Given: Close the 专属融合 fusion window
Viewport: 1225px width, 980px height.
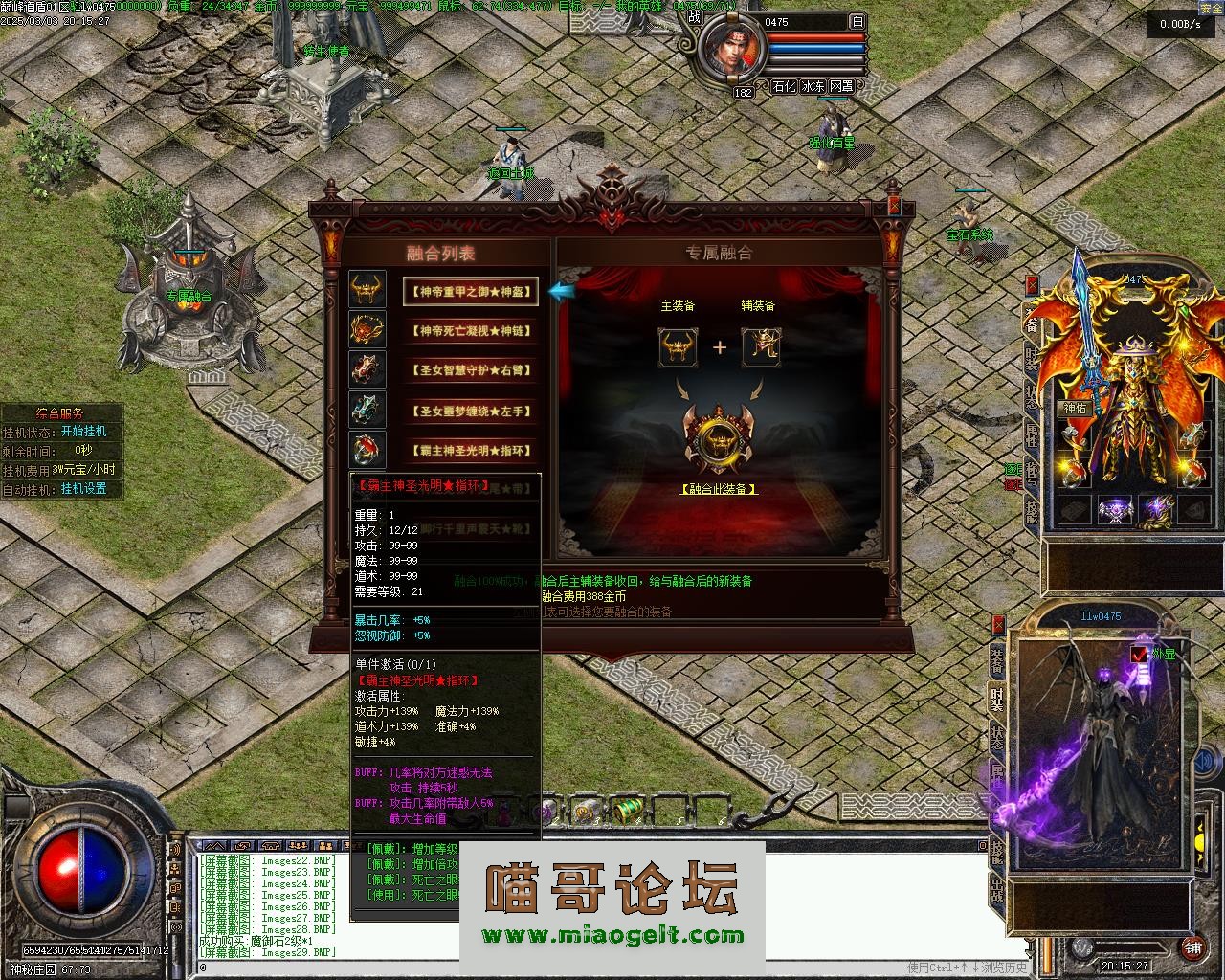Looking at the screenshot, I should pos(894,205).
